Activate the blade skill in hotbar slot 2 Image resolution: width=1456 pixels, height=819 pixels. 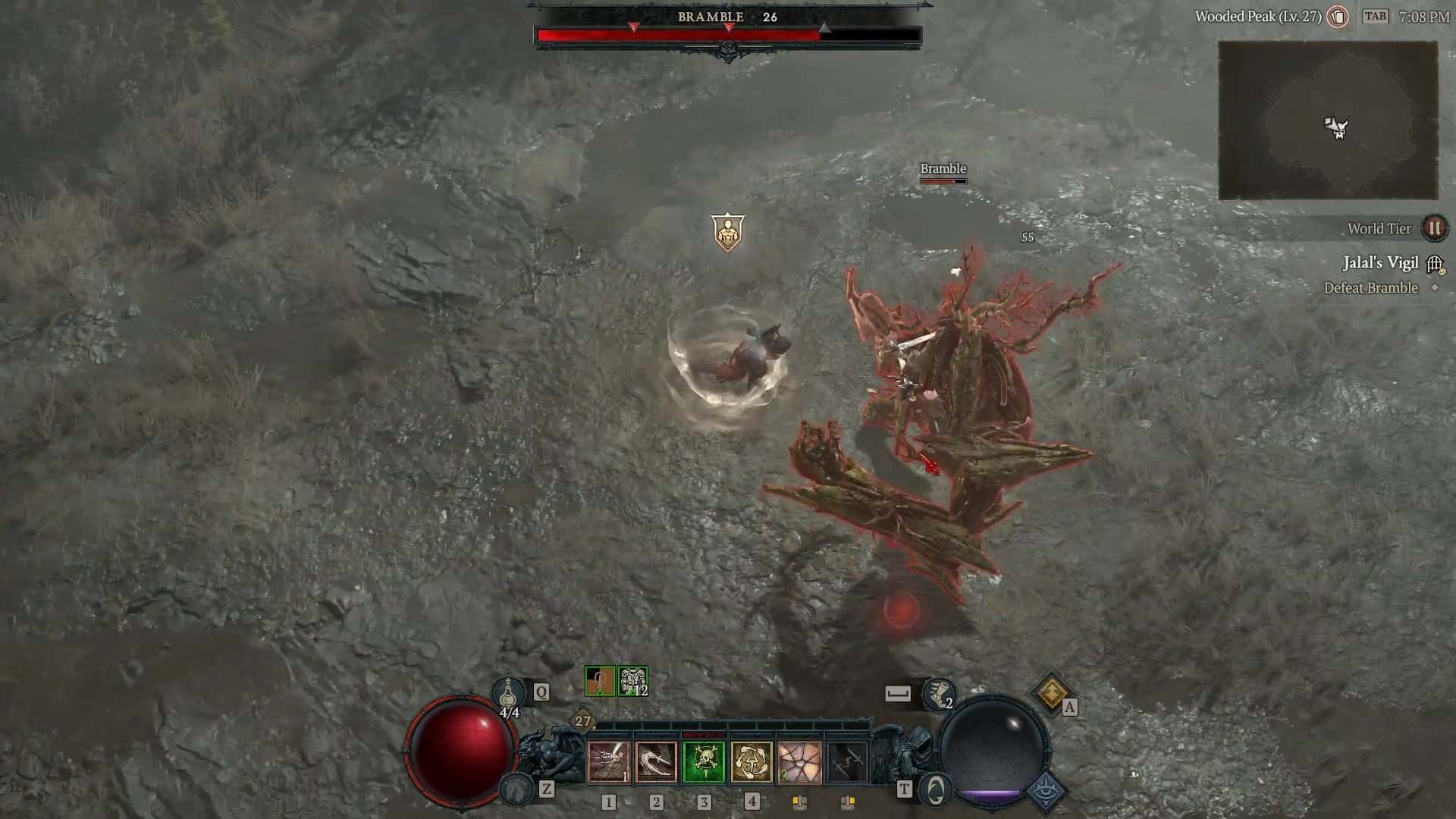click(x=656, y=762)
